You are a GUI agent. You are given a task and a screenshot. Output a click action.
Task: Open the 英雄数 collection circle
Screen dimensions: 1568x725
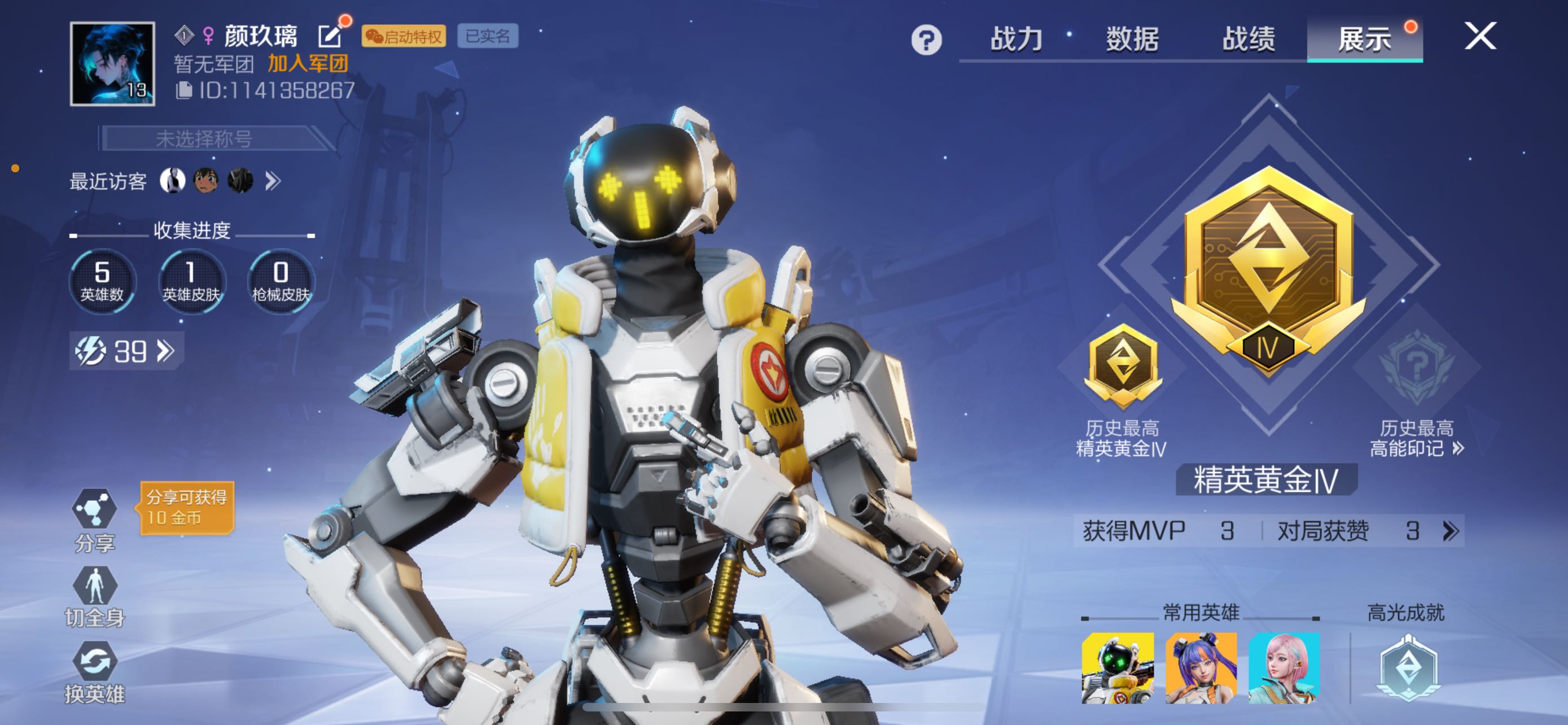tap(102, 281)
